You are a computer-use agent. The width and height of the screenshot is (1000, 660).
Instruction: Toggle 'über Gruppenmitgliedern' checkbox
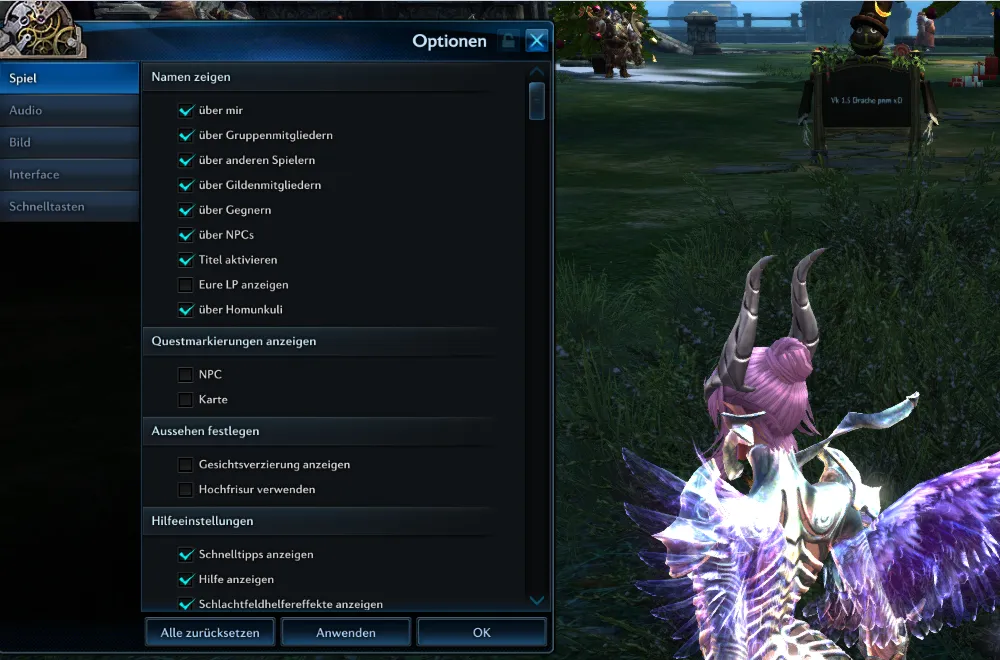(x=185, y=135)
